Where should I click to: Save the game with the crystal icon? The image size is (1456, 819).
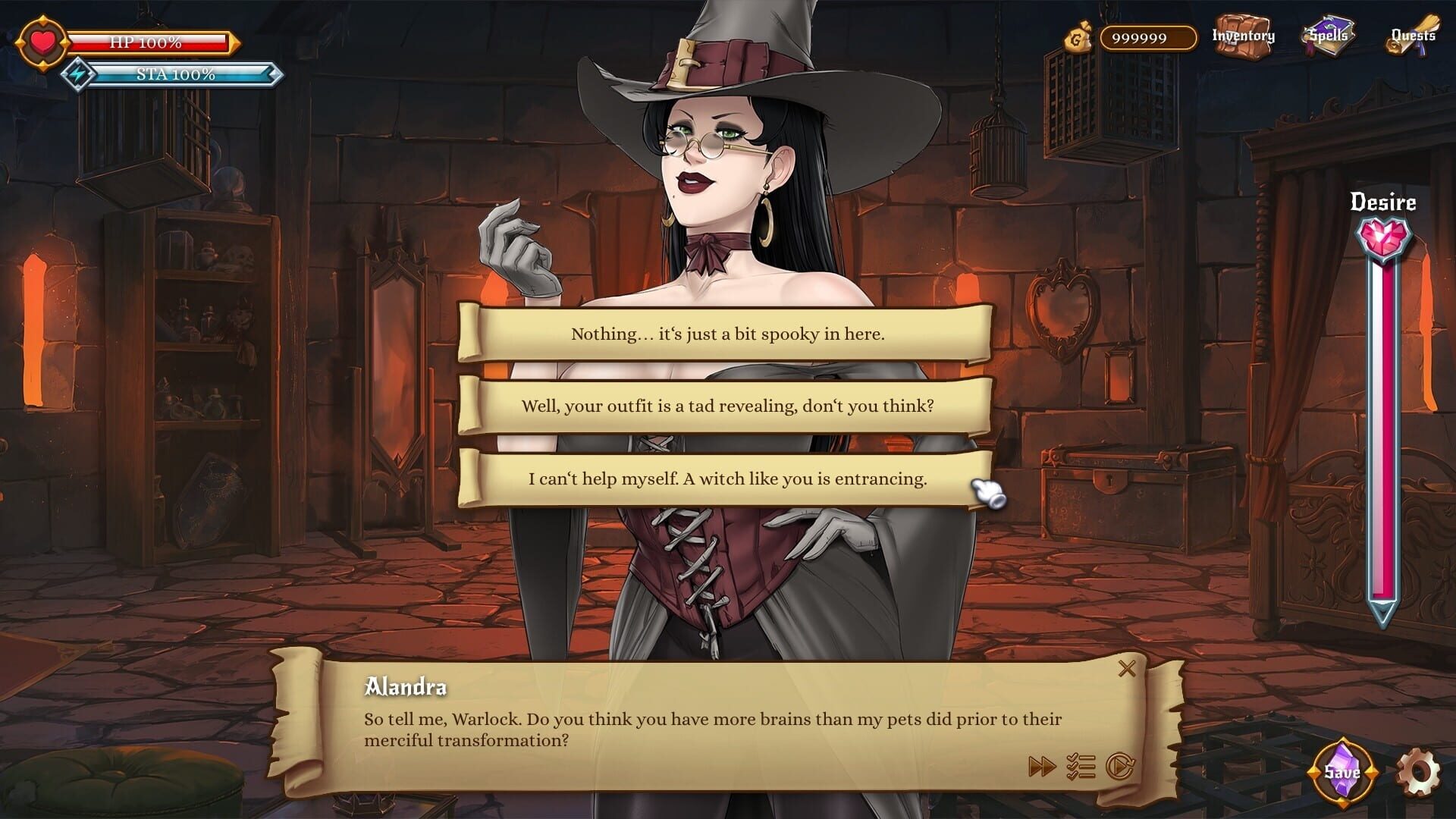pos(1341,771)
